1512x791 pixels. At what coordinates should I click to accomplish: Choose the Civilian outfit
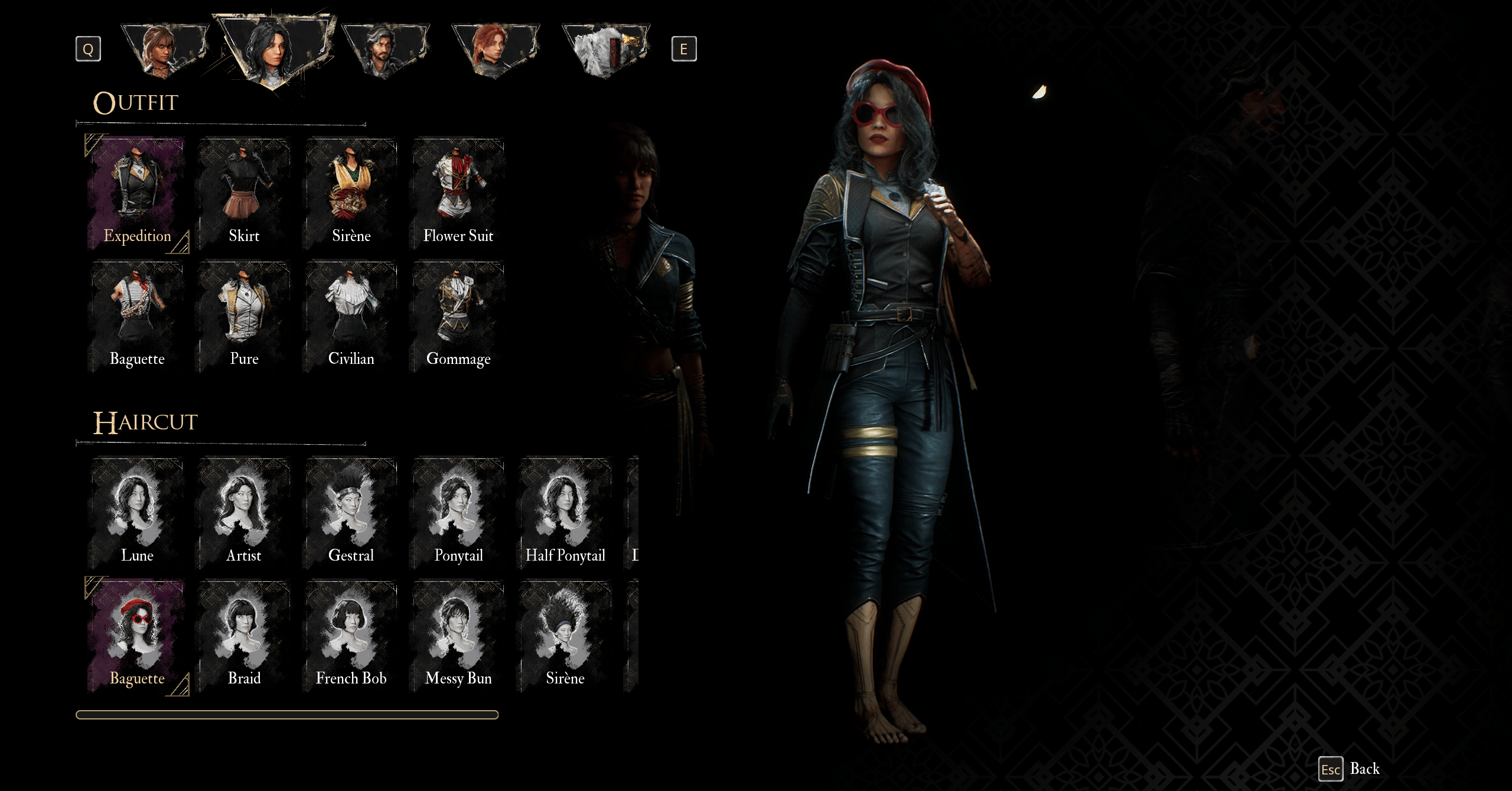[x=351, y=316]
